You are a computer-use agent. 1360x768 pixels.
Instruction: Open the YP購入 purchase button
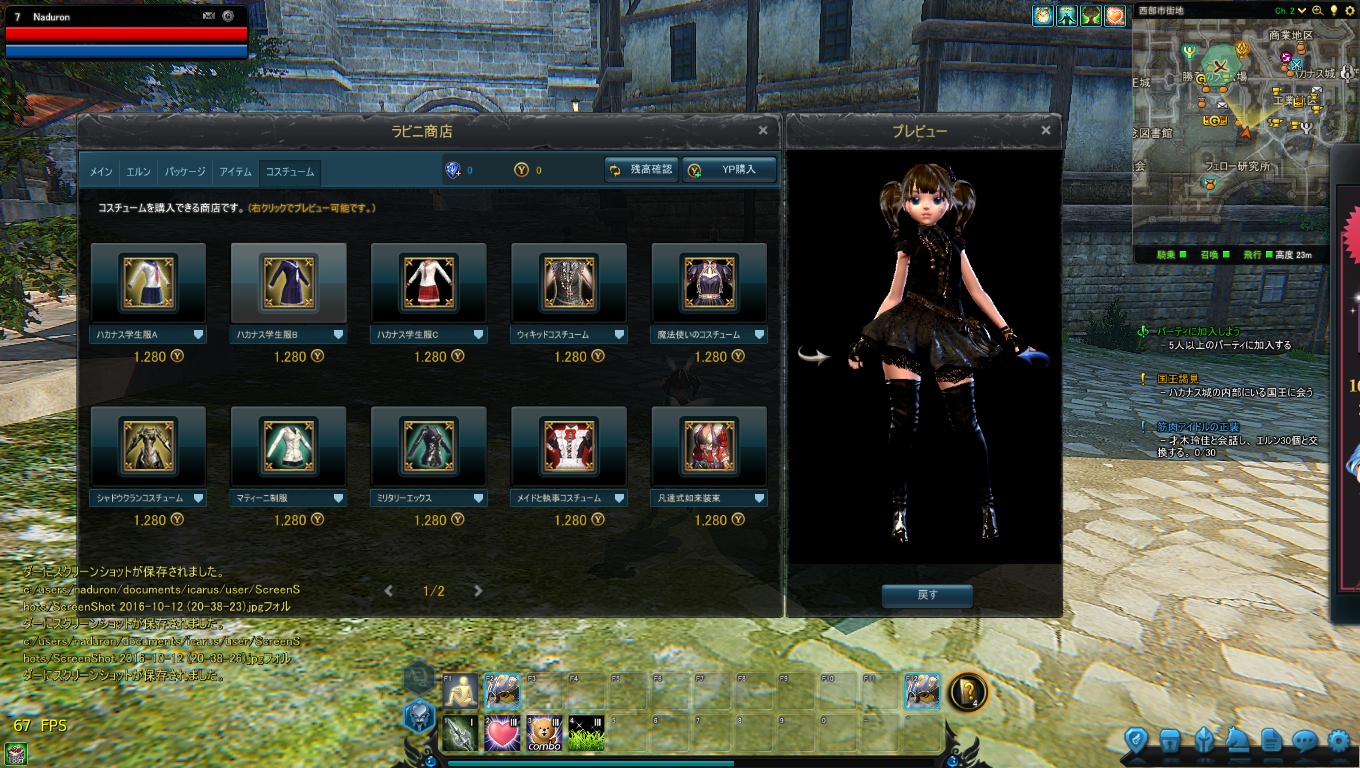coord(729,170)
